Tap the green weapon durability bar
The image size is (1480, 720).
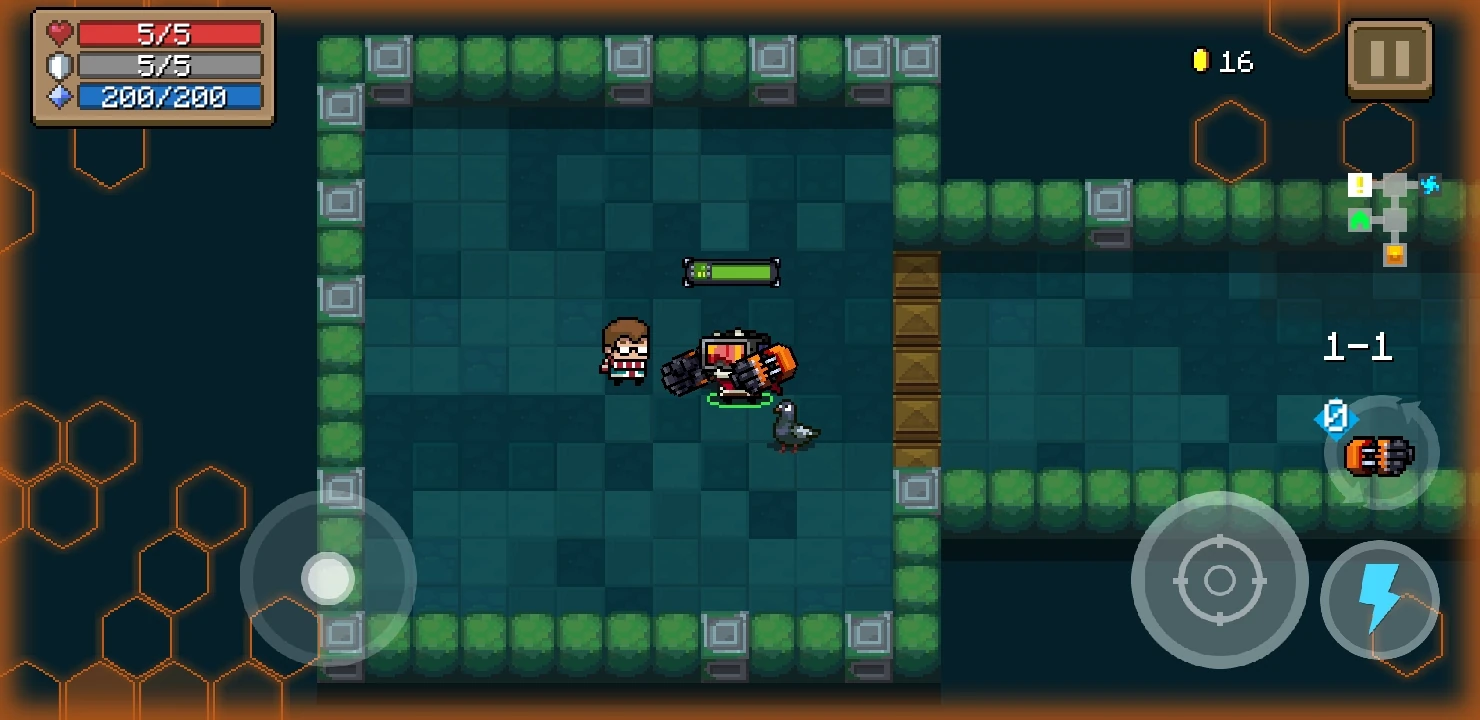731,271
